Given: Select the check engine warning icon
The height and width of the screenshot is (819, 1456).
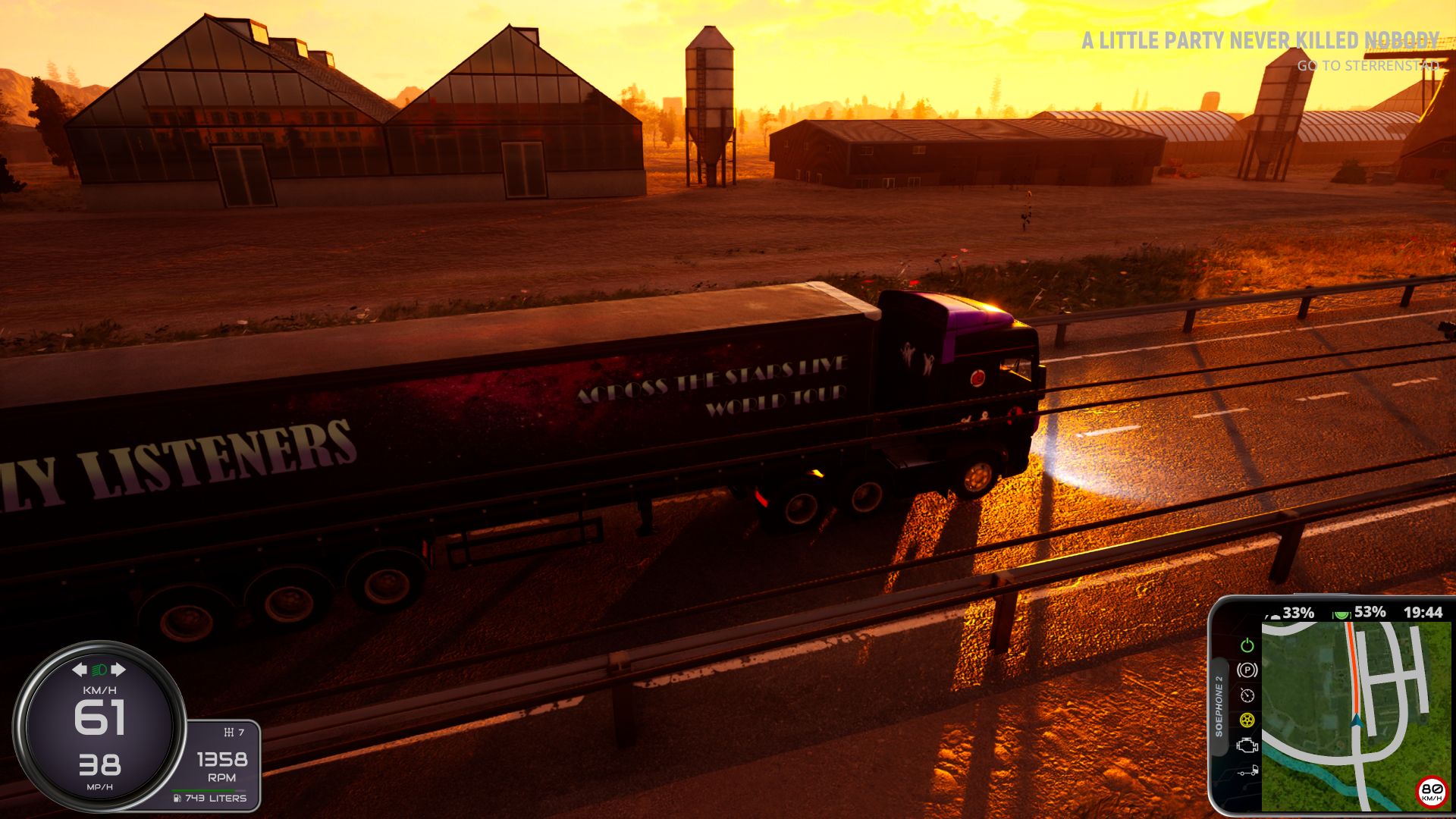Looking at the screenshot, I should pyautogui.click(x=1247, y=745).
